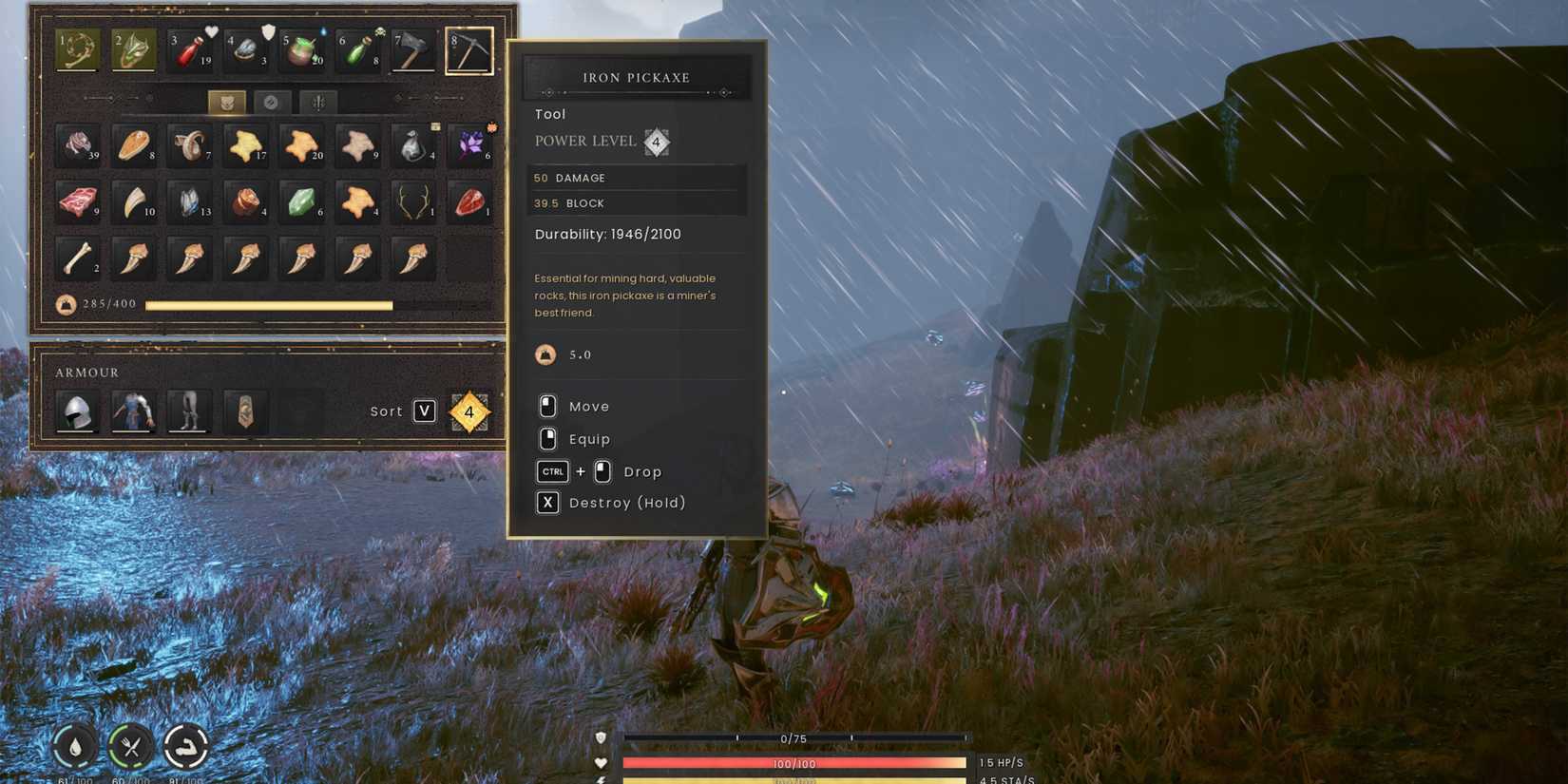Select the leg armour slot

point(188,411)
